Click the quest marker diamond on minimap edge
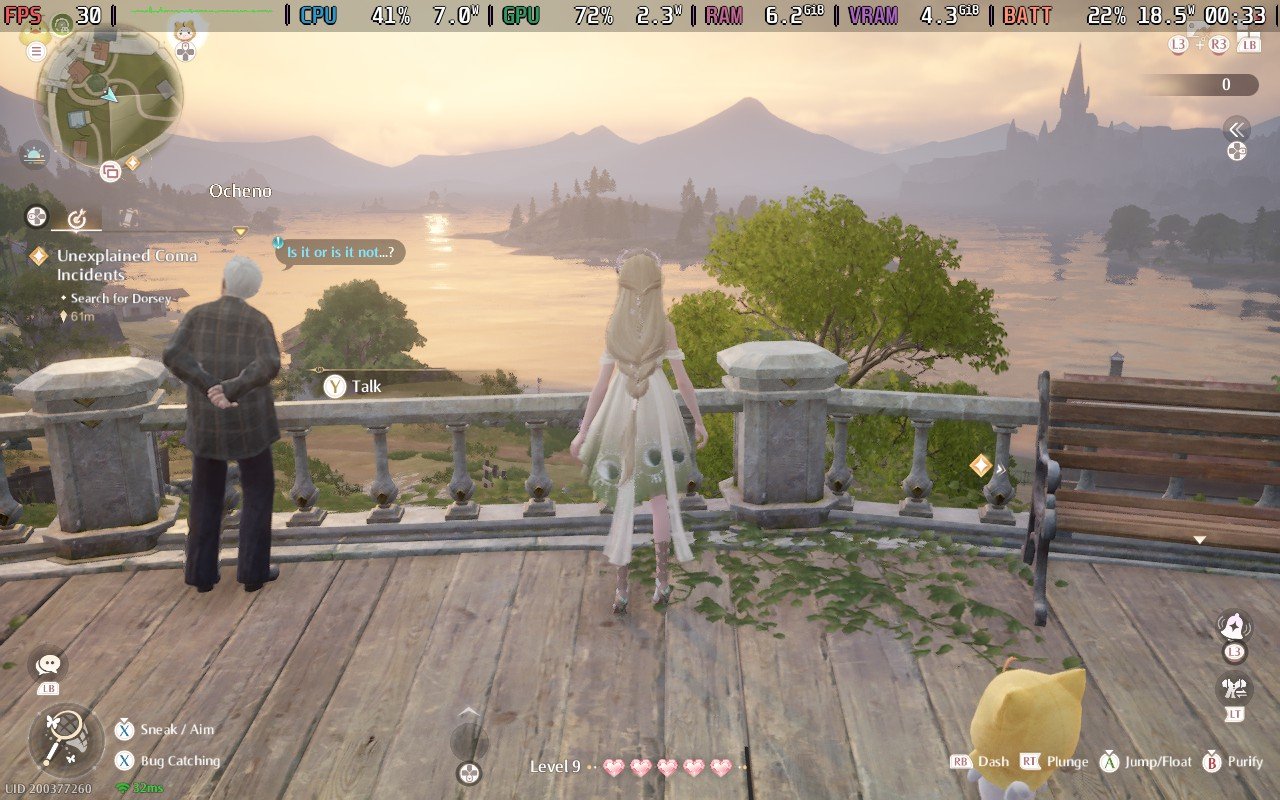1280x800 pixels. (132, 163)
